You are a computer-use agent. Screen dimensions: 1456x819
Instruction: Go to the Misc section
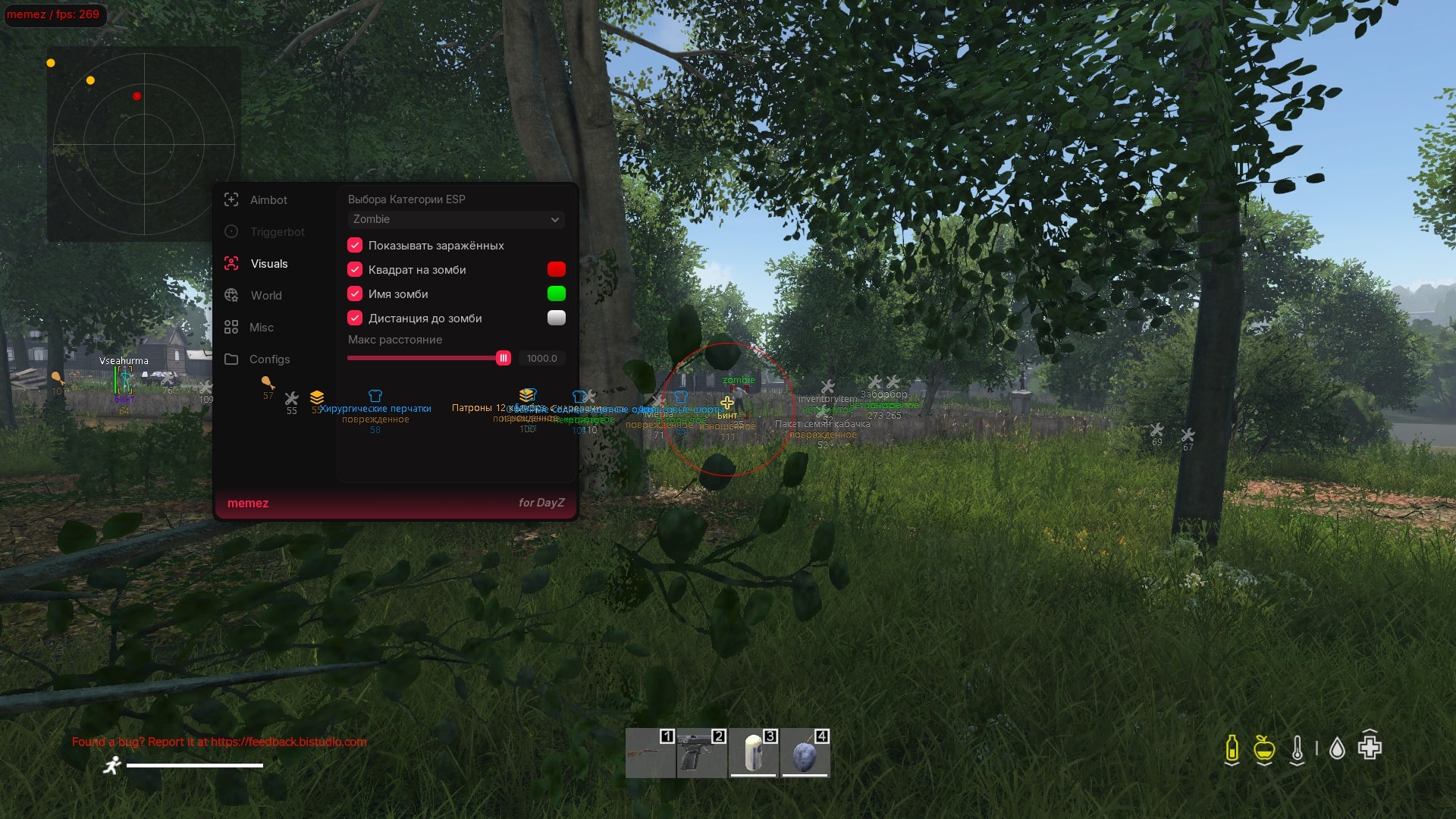(261, 328)
